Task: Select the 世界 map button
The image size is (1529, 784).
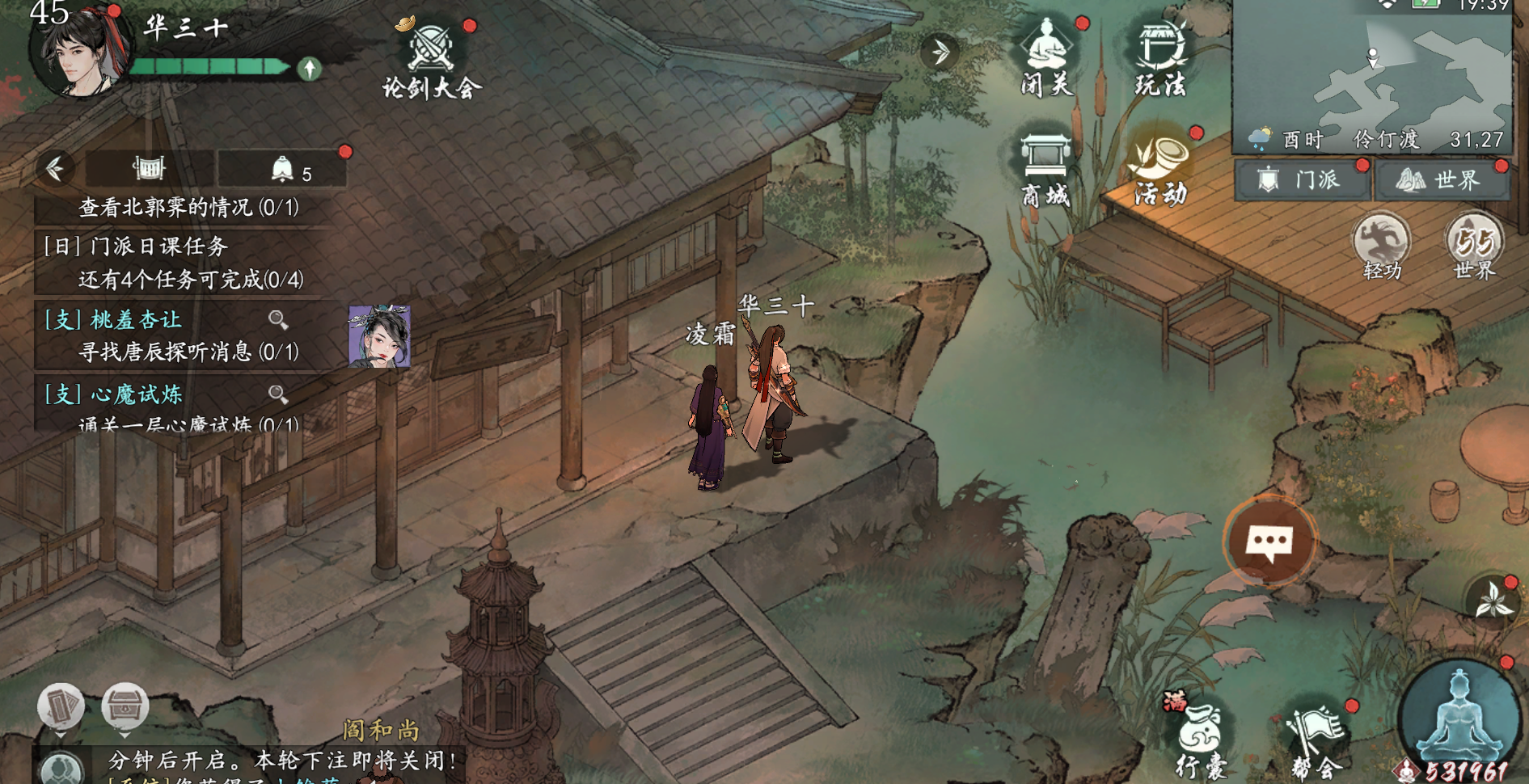Action: click(x=1442, y=179)
